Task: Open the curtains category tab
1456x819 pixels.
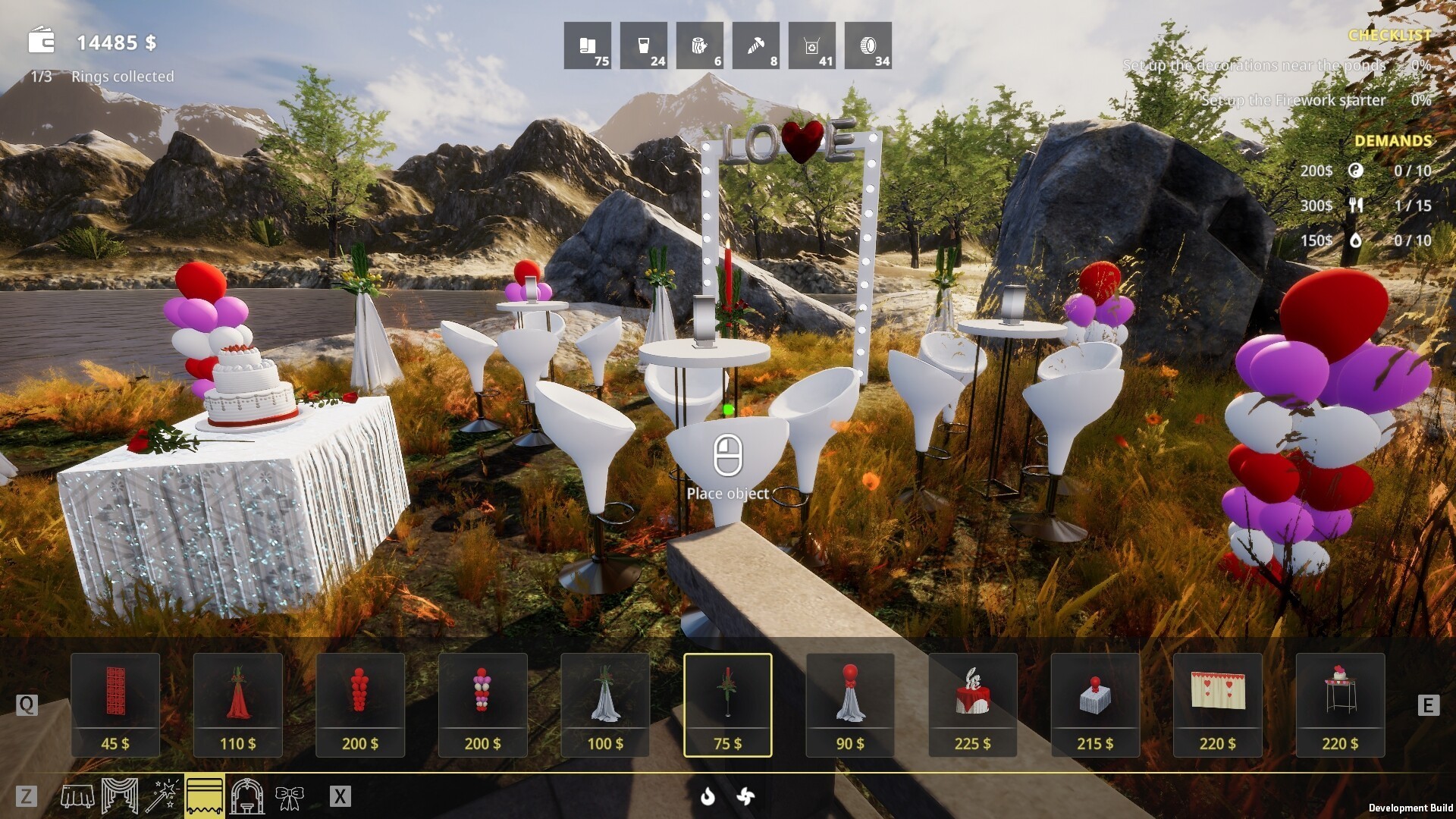Action: coord(120,797)
